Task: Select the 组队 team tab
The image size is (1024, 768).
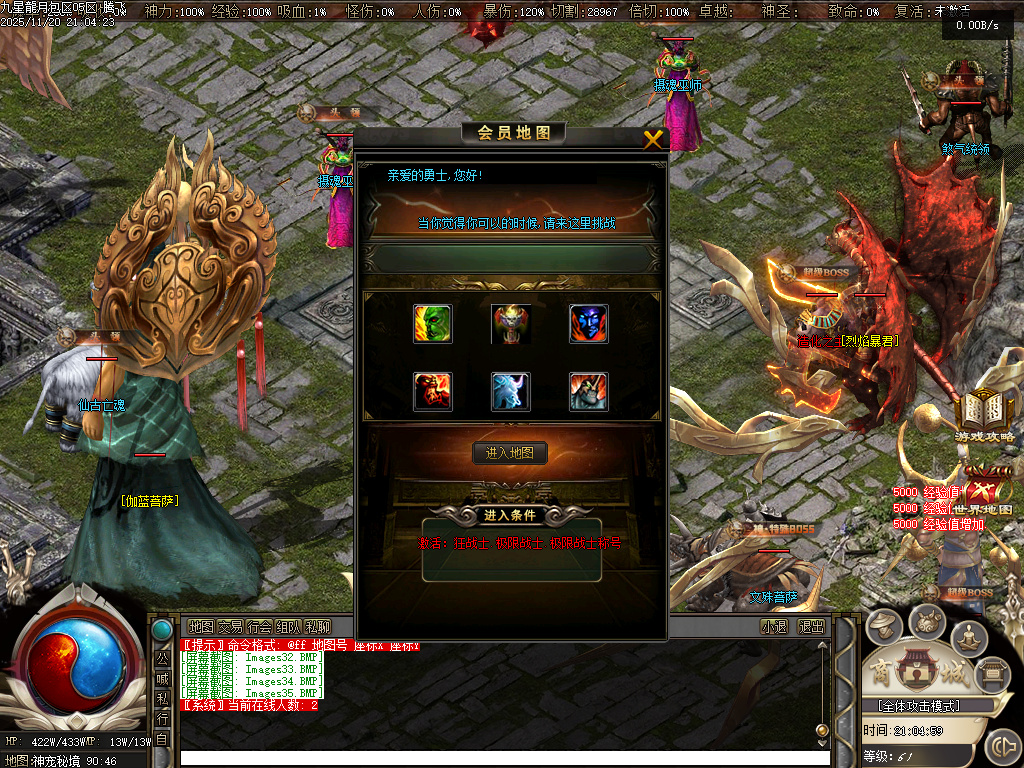Action: (x=288, y=627)
